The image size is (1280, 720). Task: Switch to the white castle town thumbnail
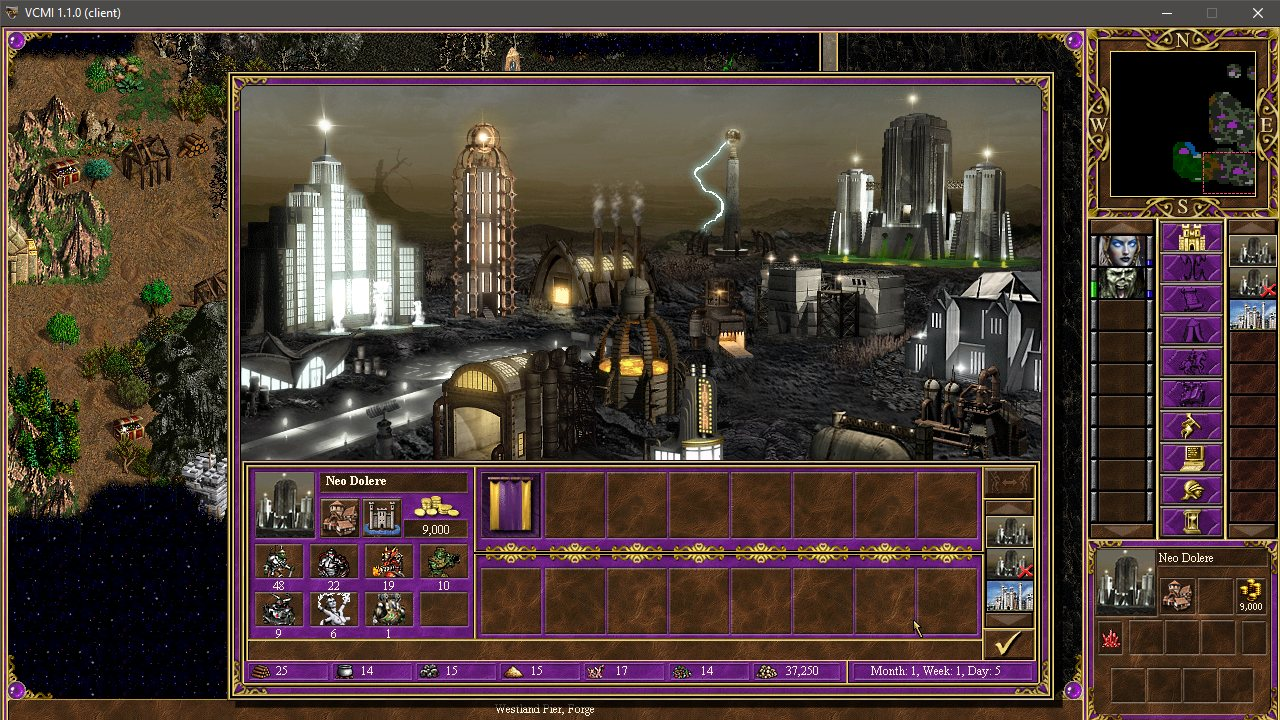[x=1009, y=597]
